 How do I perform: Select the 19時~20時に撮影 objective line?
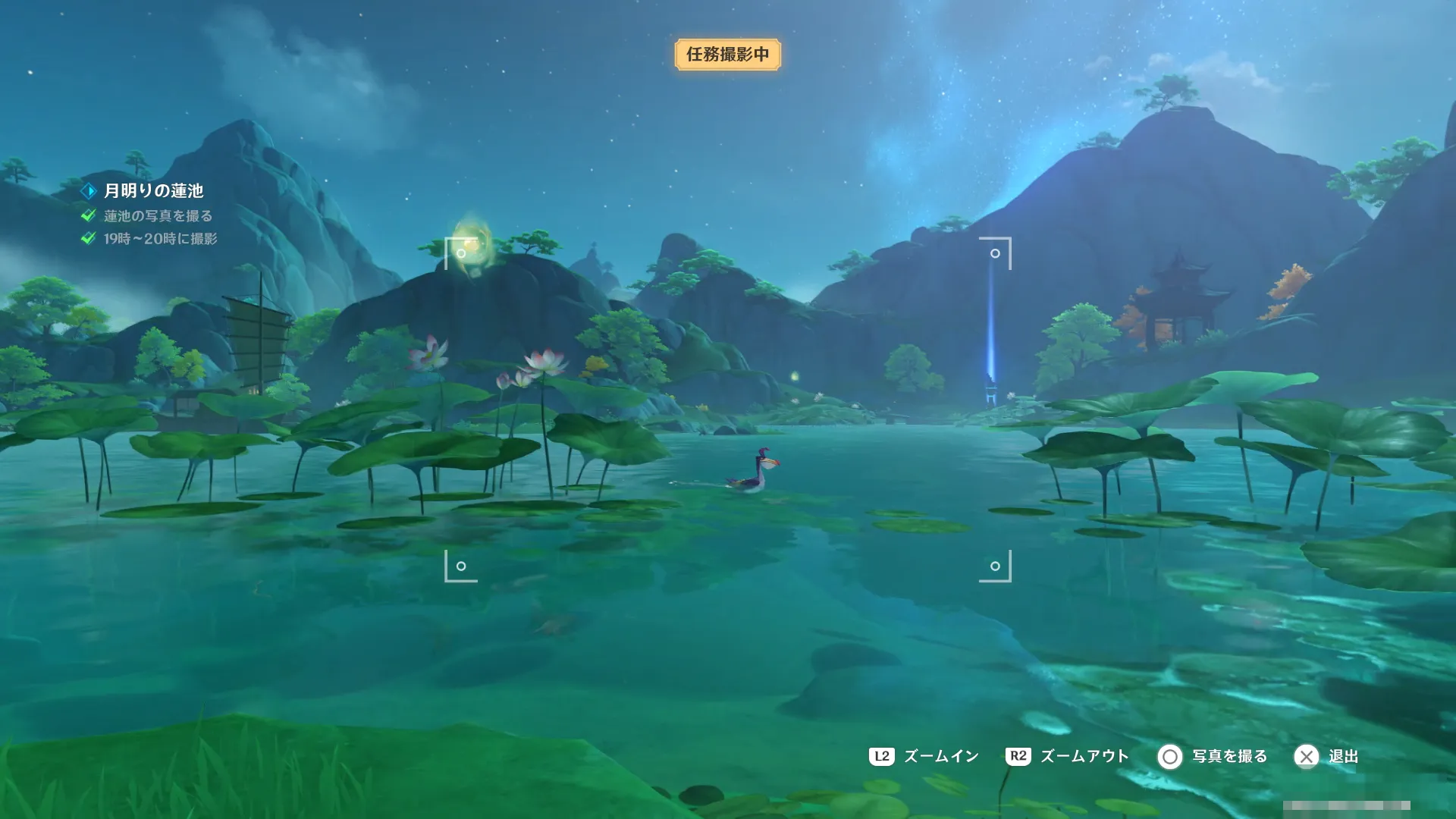(x=159, y=239)
